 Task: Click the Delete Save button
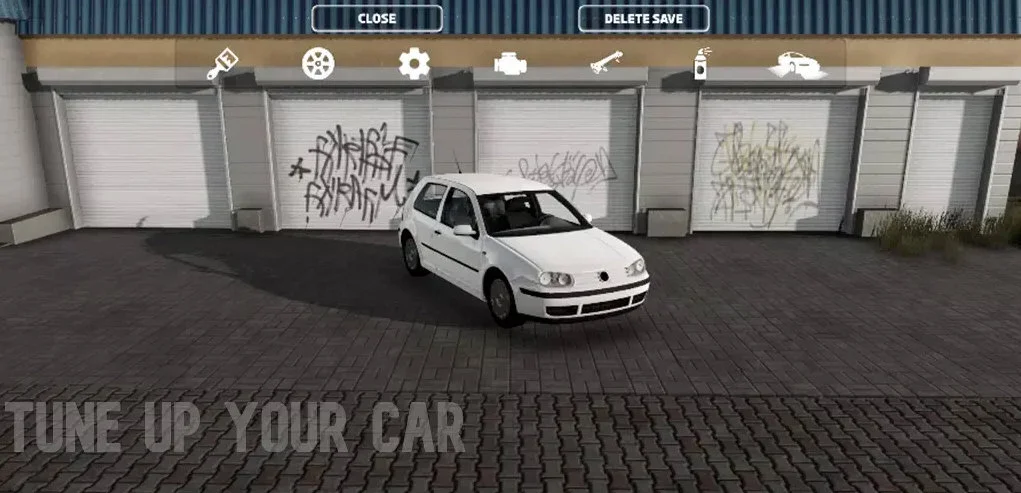(644, 18)
